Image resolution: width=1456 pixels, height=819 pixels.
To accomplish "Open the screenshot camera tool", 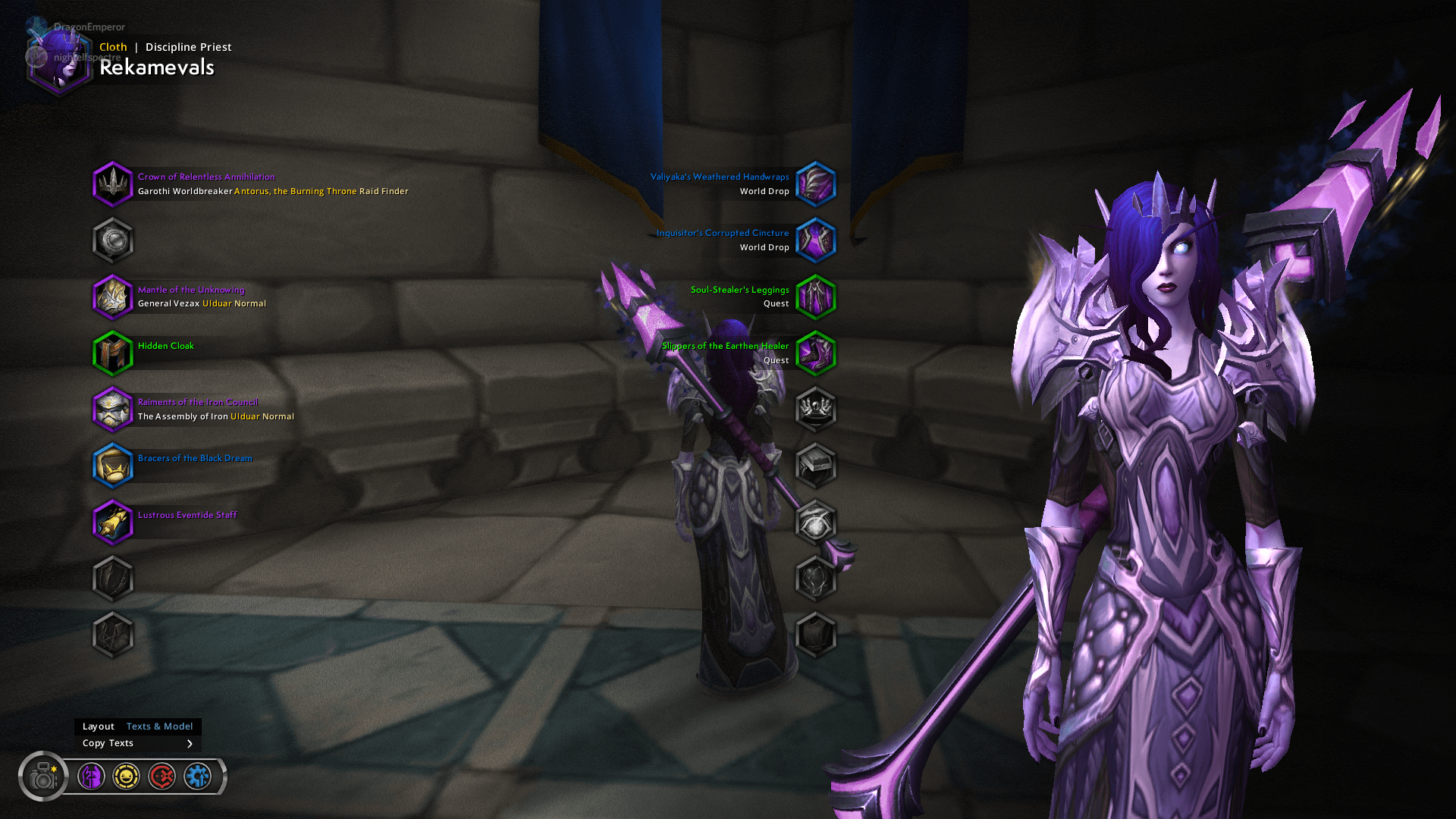I will (43, 776).
